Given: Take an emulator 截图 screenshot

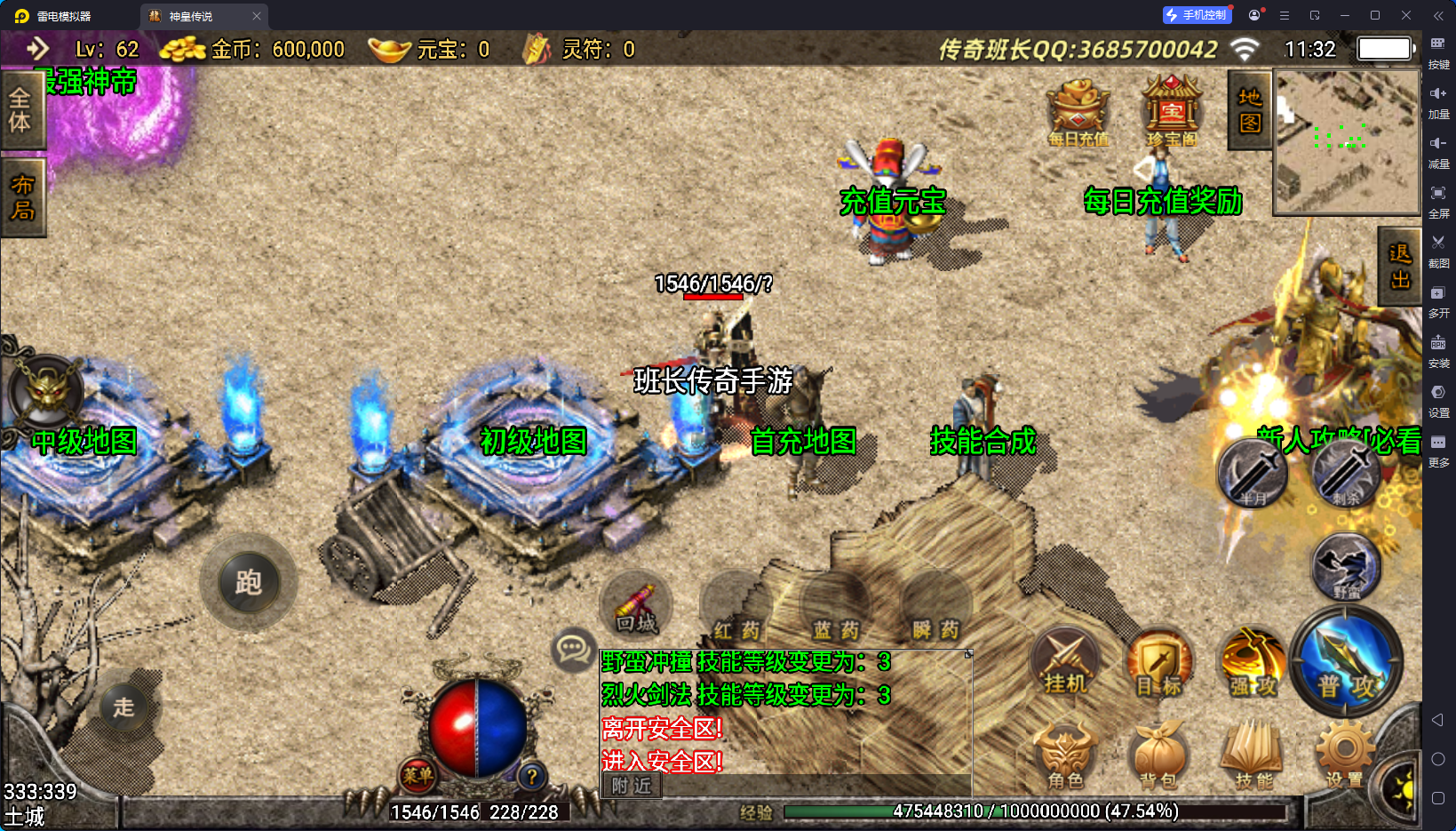Looking at the screenshot, I should (x=1438, y=249).
